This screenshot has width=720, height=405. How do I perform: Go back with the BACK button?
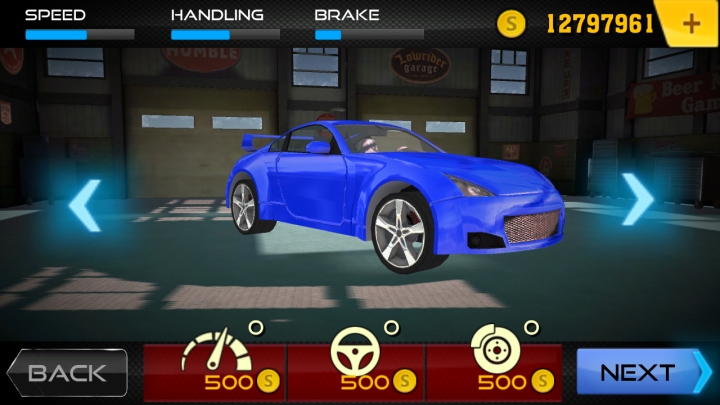(68, 373)
